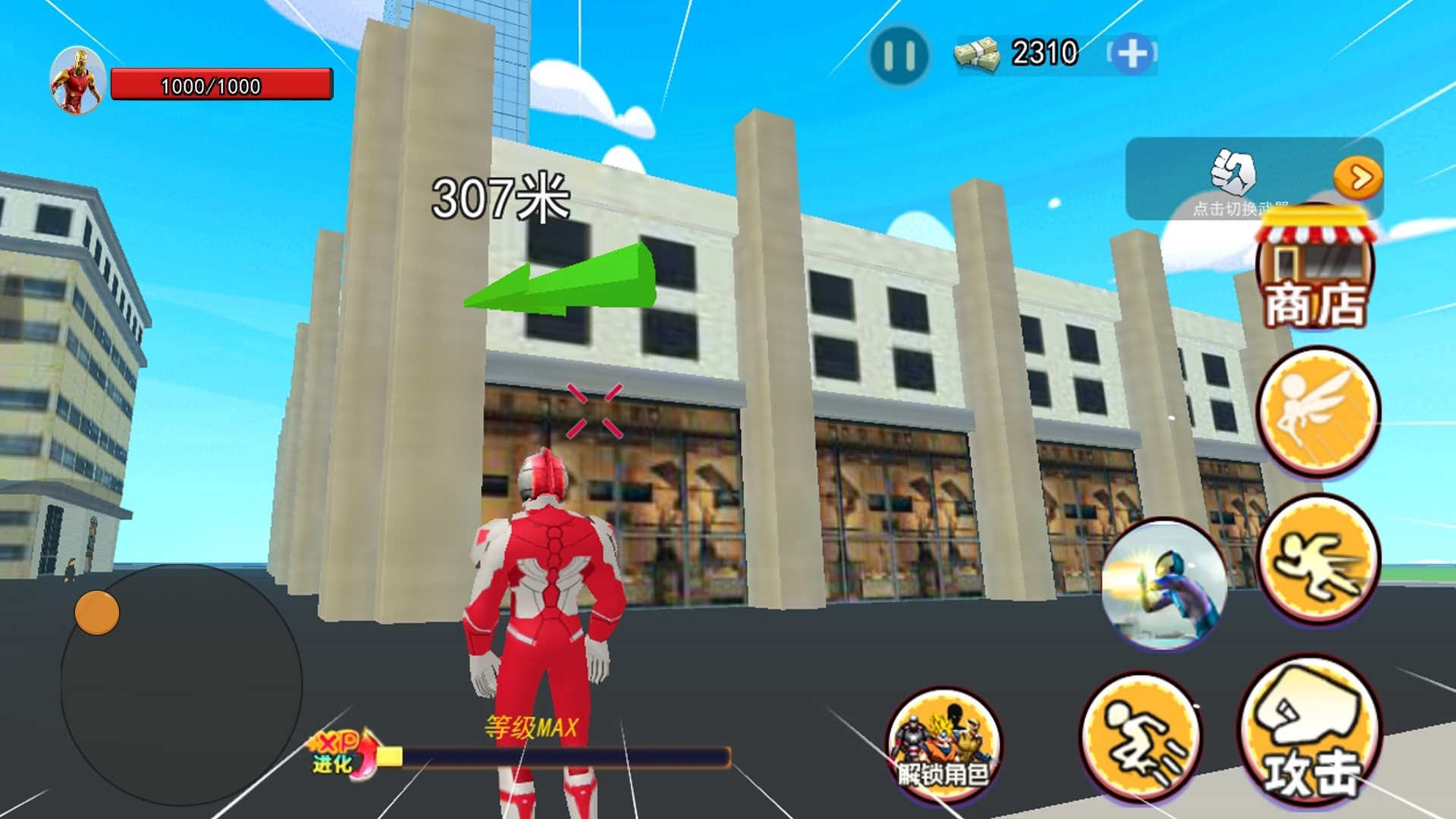Fire the Ultraman beam skill
This screenshot has height=819, width=1456.
(1164, 585)
